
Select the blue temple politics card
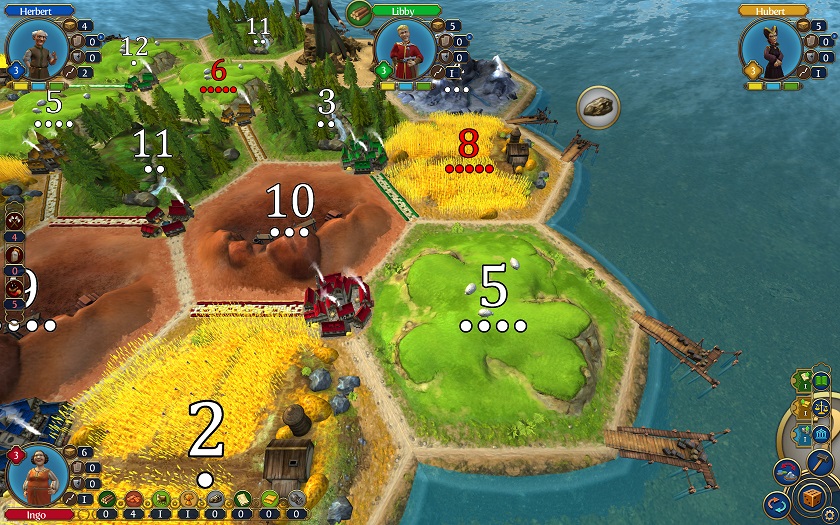pyautogui.click(x=821, y=434)
